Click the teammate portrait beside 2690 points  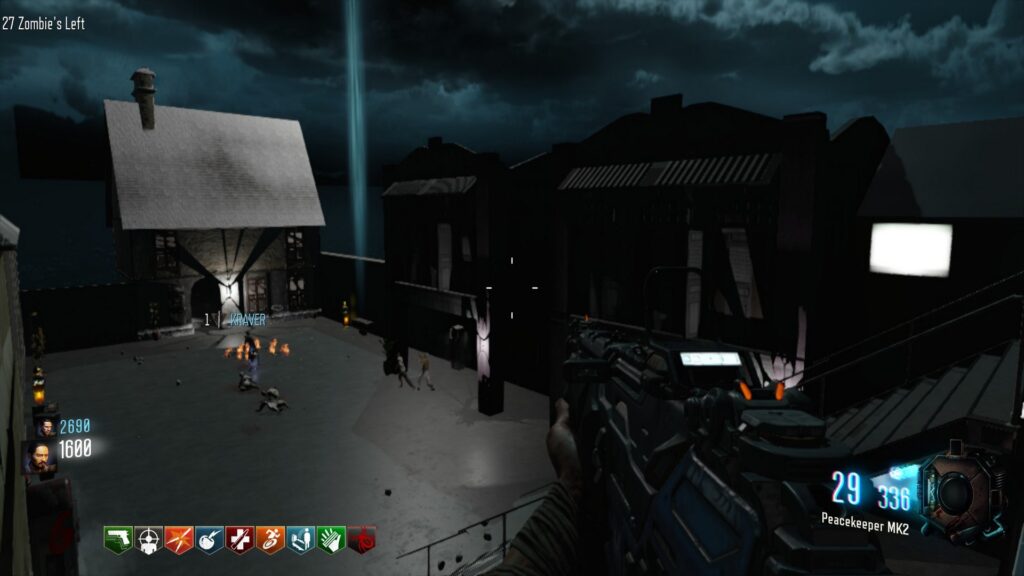pyautogui.click(x=44, y=427)
